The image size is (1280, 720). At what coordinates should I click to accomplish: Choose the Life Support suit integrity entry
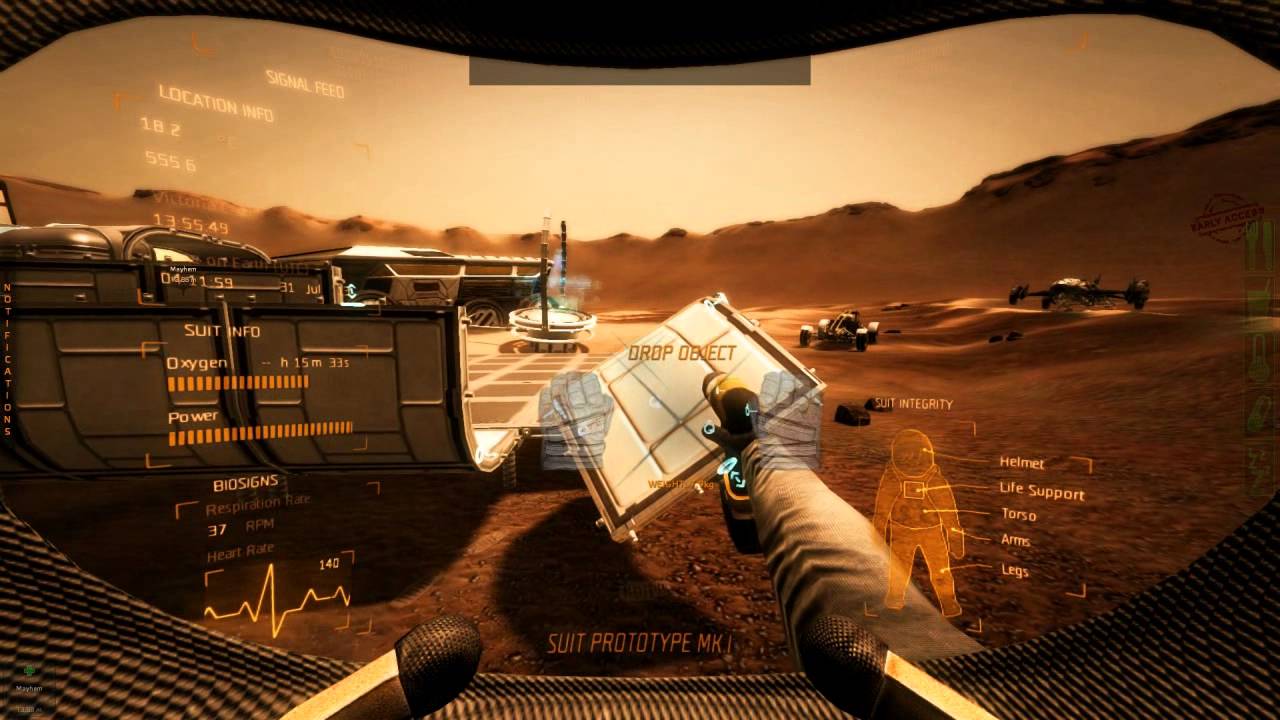1041,492
